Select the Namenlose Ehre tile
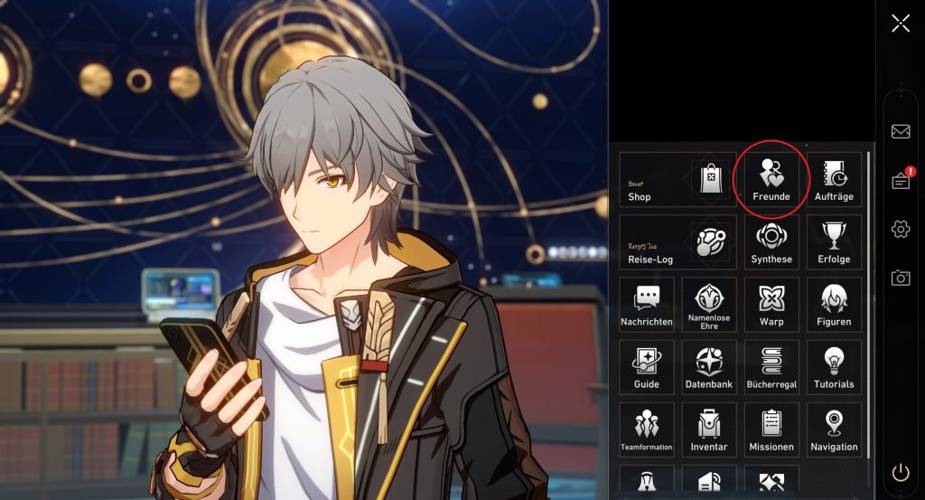The height and width of the screenshot is (500, 925). click(709, 305)
